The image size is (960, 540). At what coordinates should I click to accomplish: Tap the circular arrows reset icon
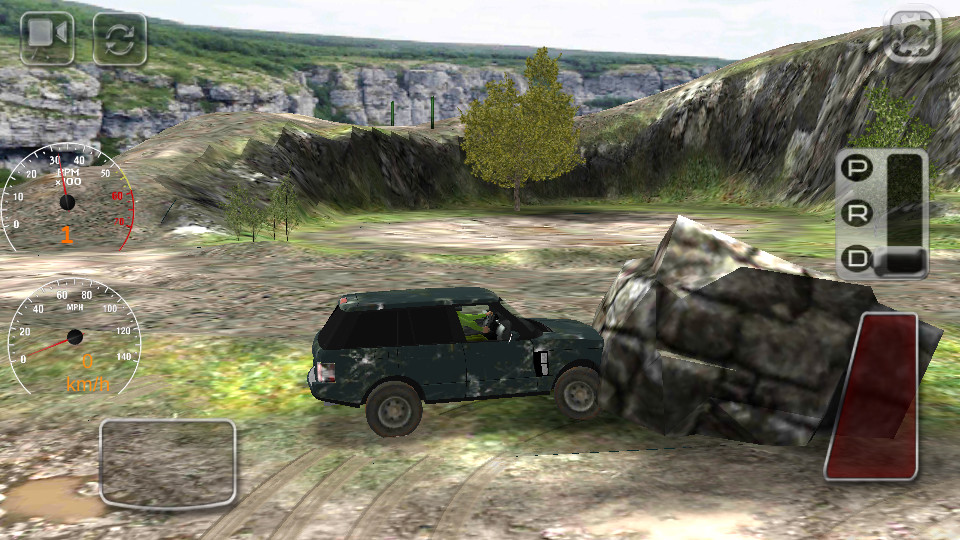pyautogui.click(x=120, y=38)
